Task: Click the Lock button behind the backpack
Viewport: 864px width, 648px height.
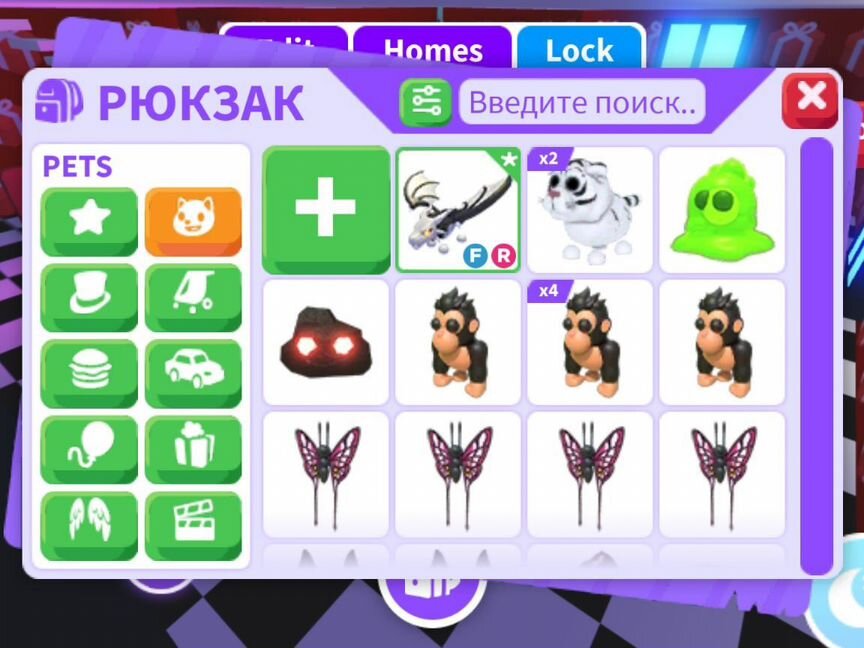Action: point(579,50)
